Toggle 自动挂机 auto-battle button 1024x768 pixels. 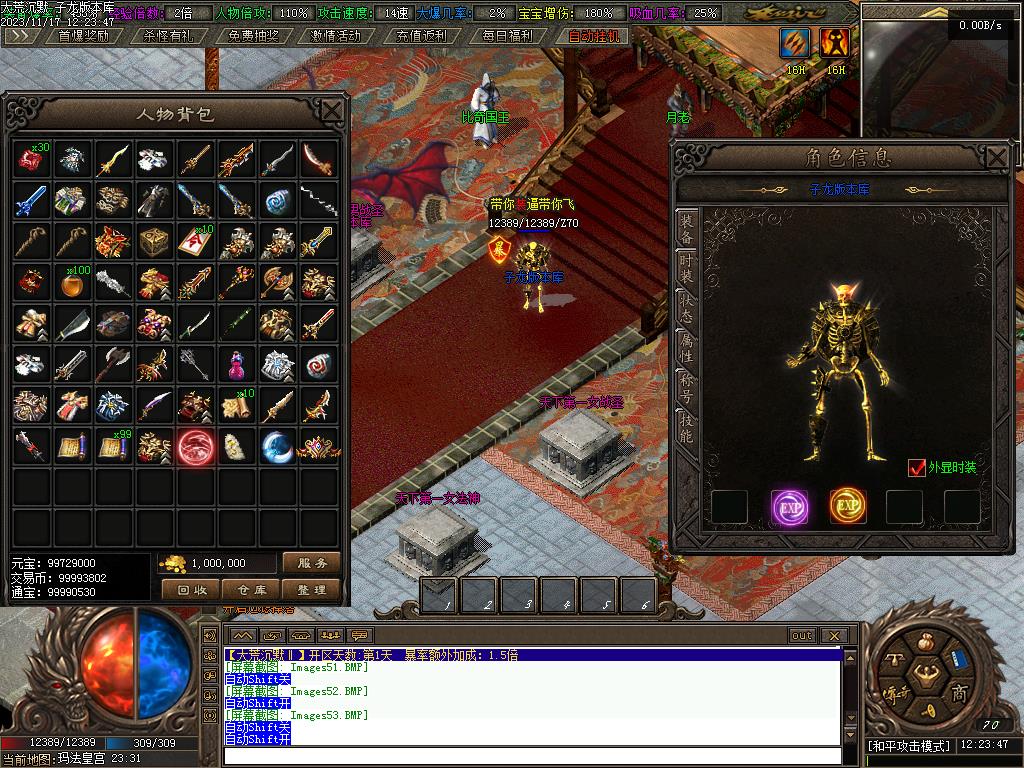click(594, 35)
